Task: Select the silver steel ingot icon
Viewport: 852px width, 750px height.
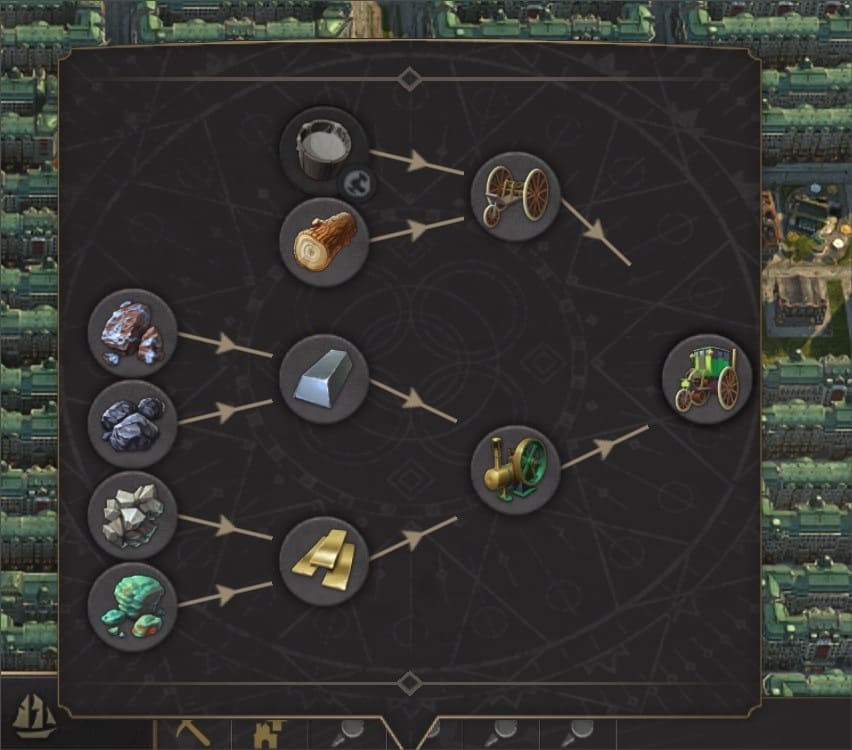Action: [x=324, y=379]
